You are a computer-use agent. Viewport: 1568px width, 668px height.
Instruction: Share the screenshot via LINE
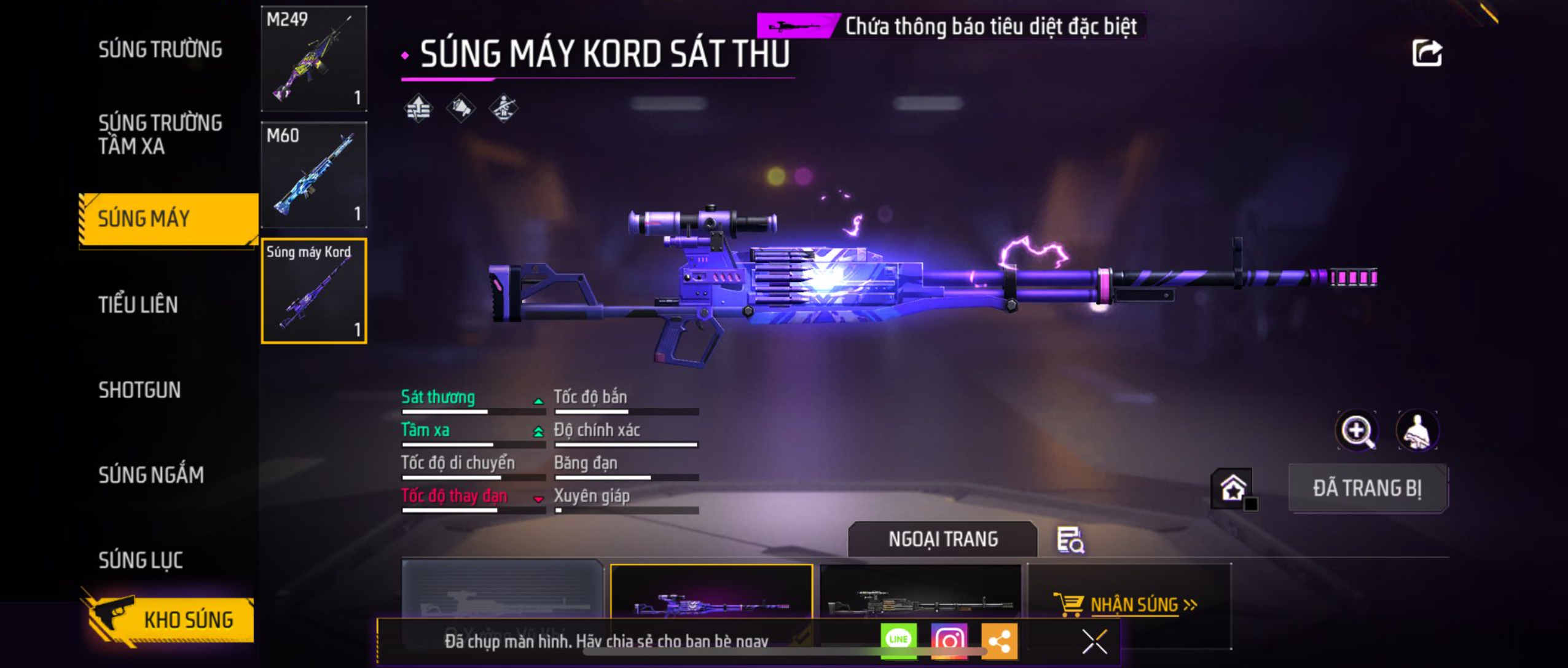[x=898, y=640]
